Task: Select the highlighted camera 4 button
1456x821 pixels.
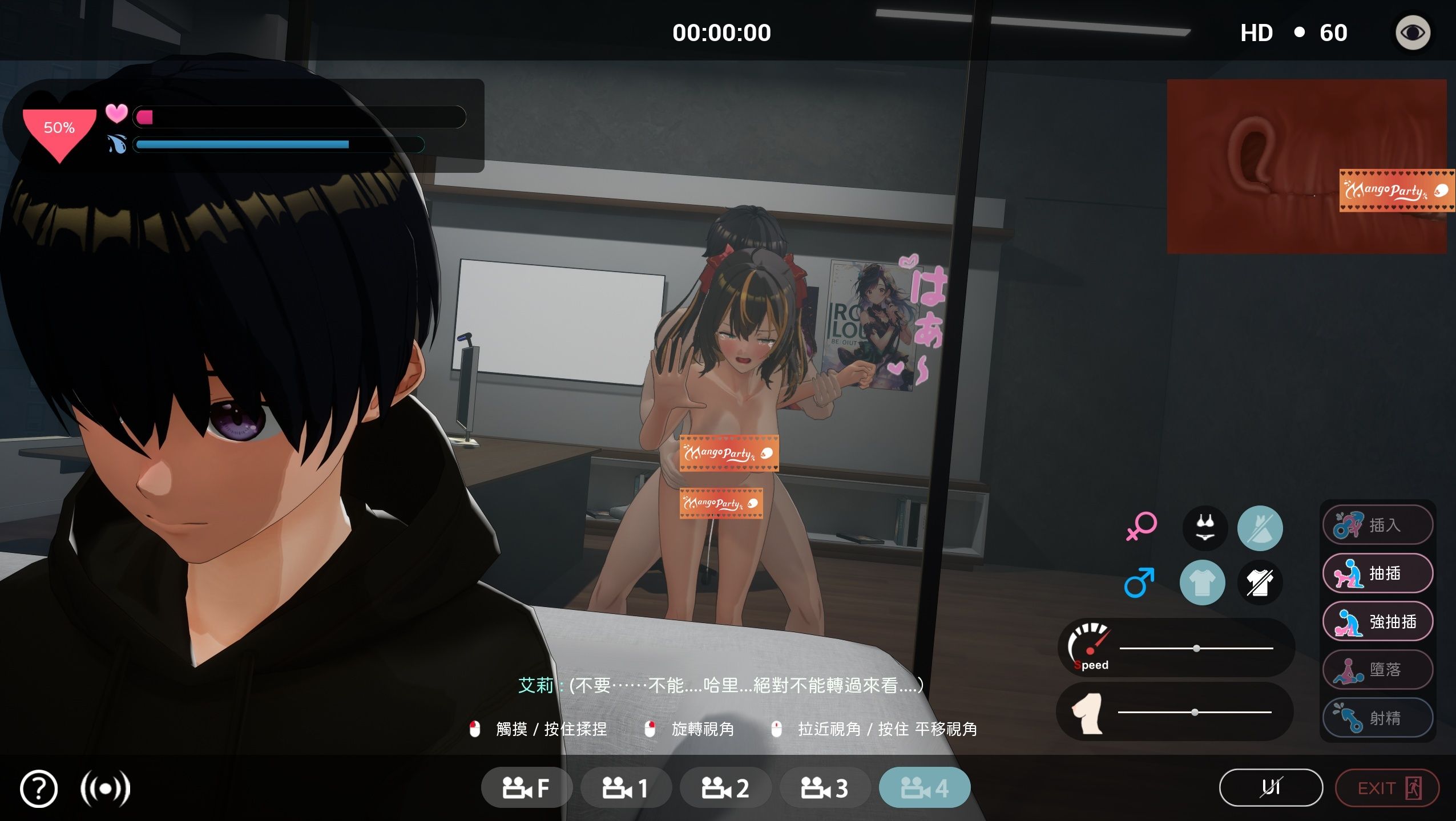Action: pos(924,788)
